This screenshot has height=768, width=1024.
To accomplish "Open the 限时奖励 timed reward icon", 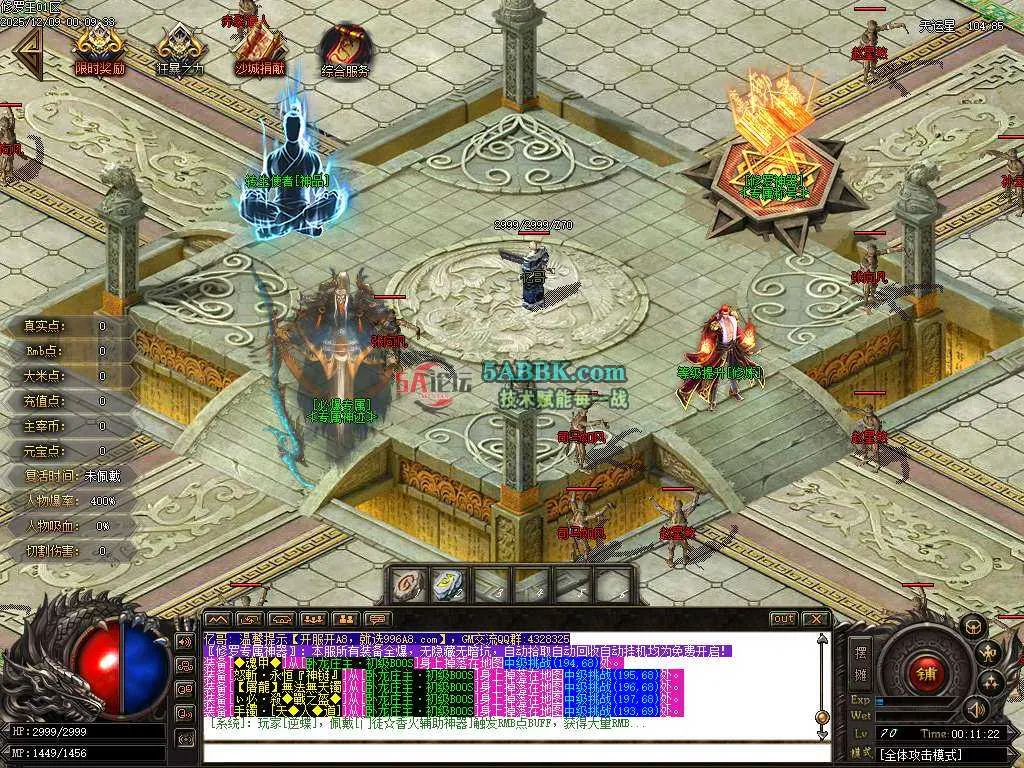I will pos(99,48).
